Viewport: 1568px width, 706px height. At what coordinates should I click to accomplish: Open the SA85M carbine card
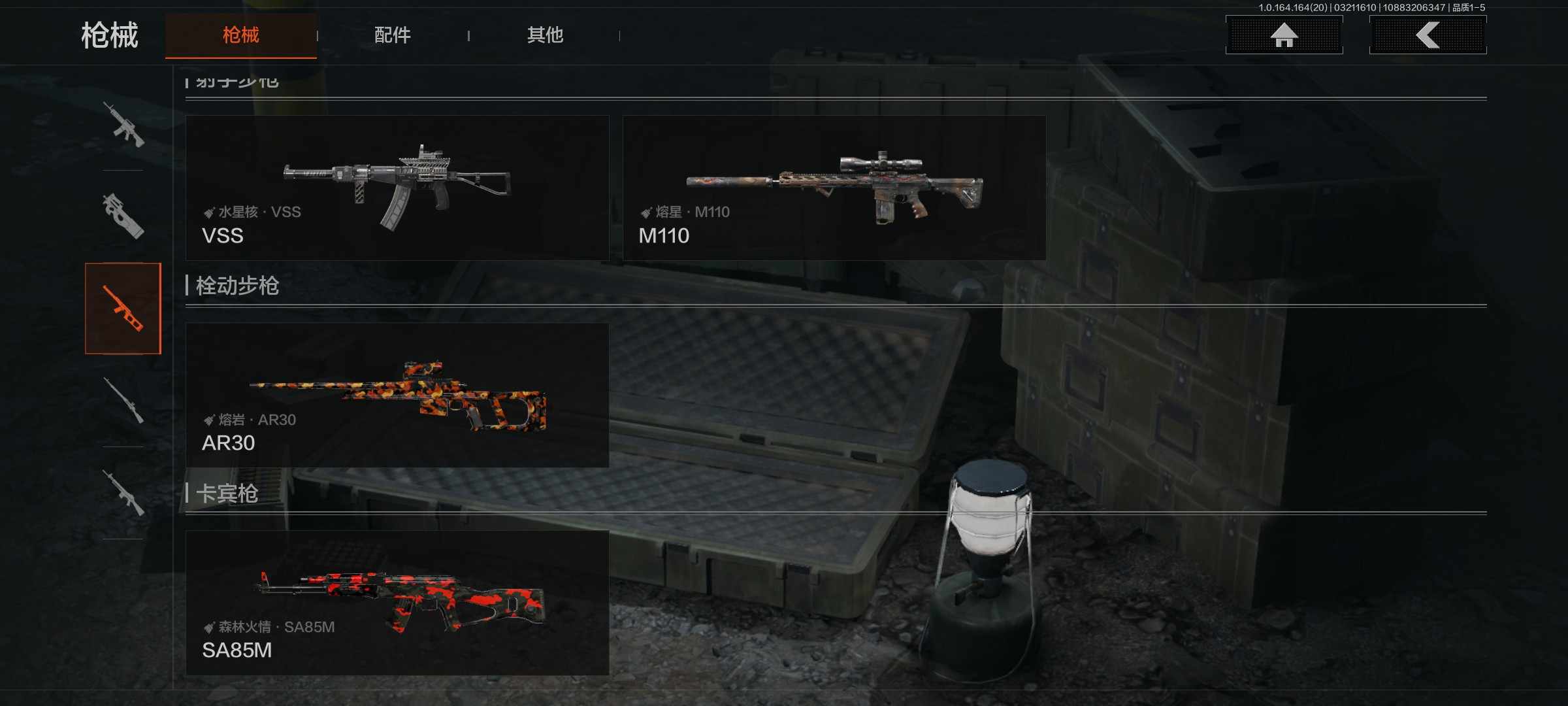pyautogui.click(x=397, y=602)
